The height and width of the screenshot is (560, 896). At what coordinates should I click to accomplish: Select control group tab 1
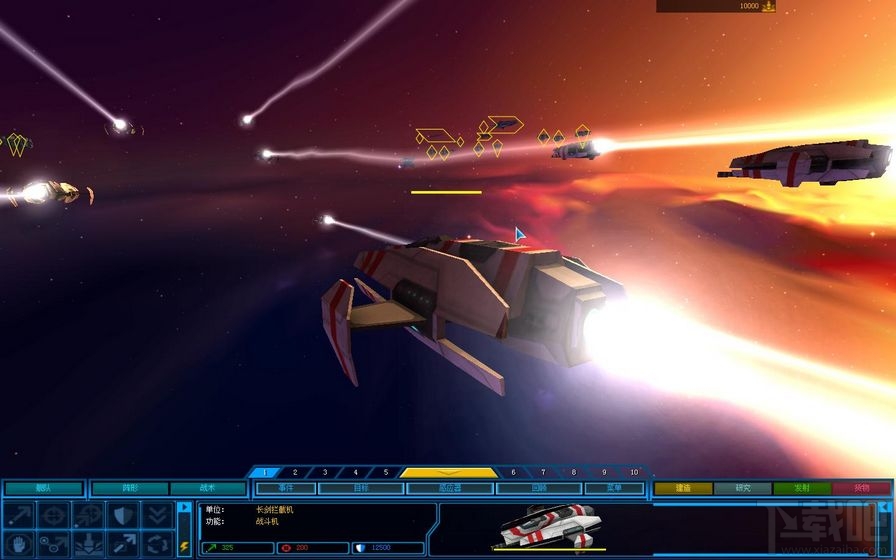coord(264,472)
